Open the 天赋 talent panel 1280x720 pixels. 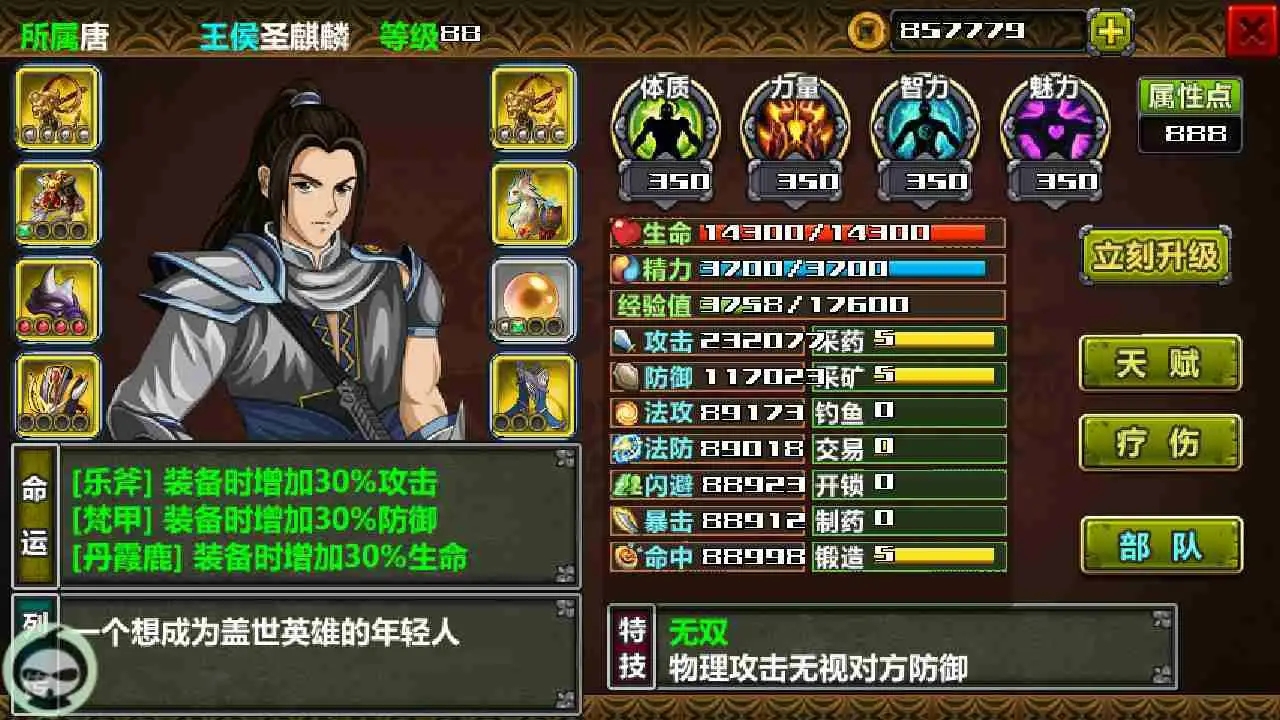click(x=1159, y=364)
